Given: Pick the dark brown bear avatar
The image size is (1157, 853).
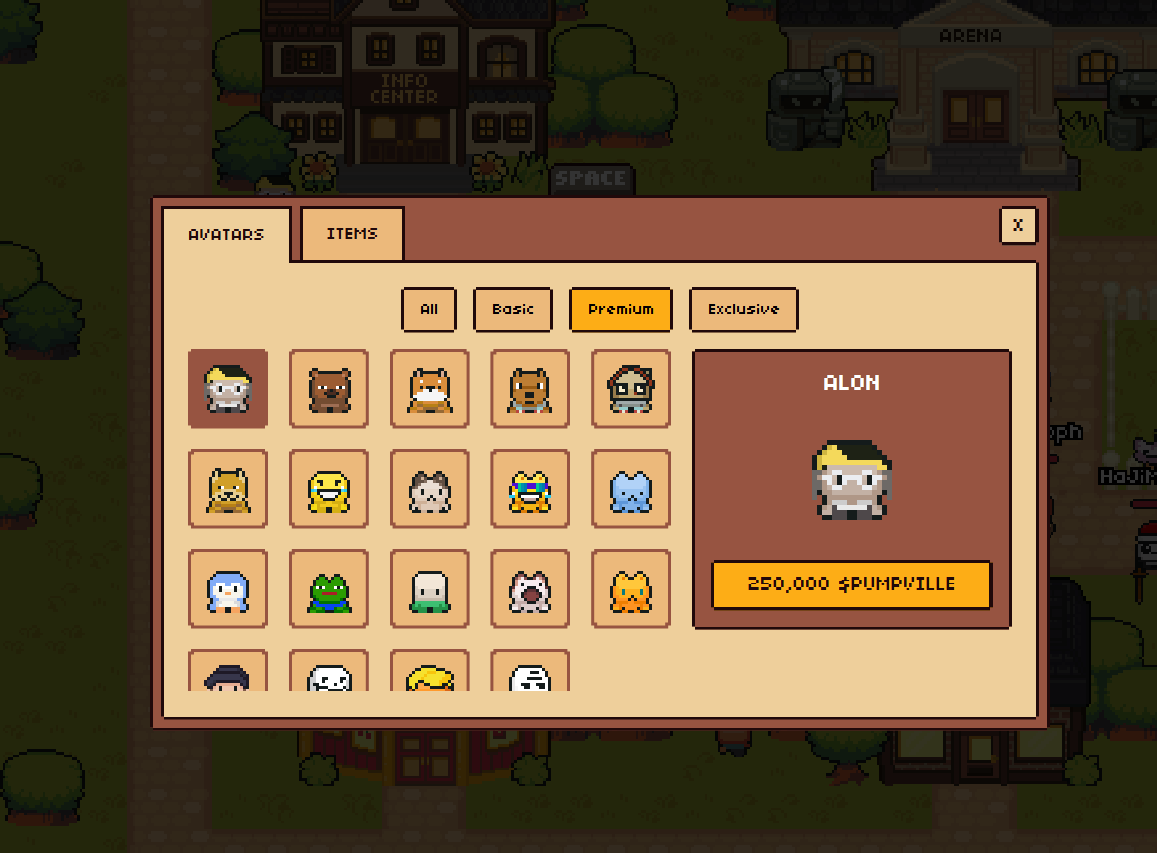Looking at the screenshot, I should [329, 389].
